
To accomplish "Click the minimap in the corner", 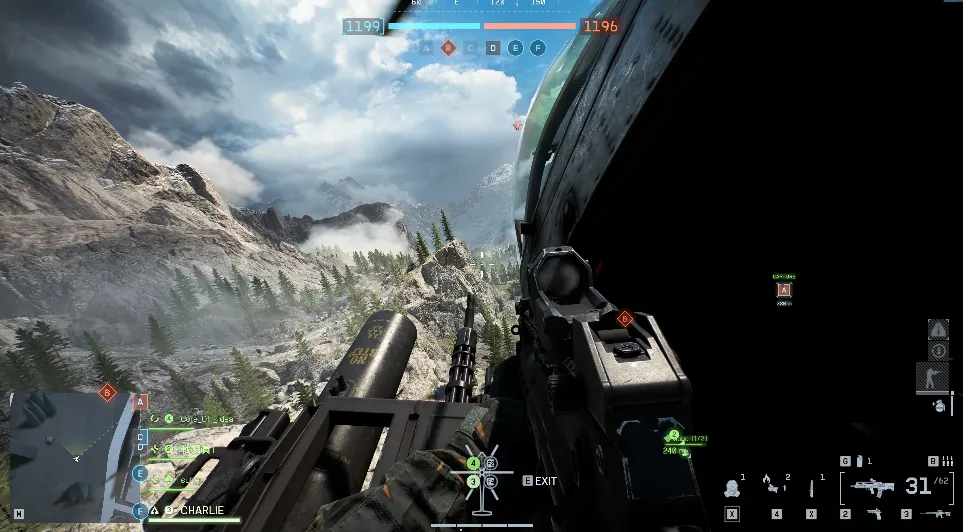I will coord(69,455).
